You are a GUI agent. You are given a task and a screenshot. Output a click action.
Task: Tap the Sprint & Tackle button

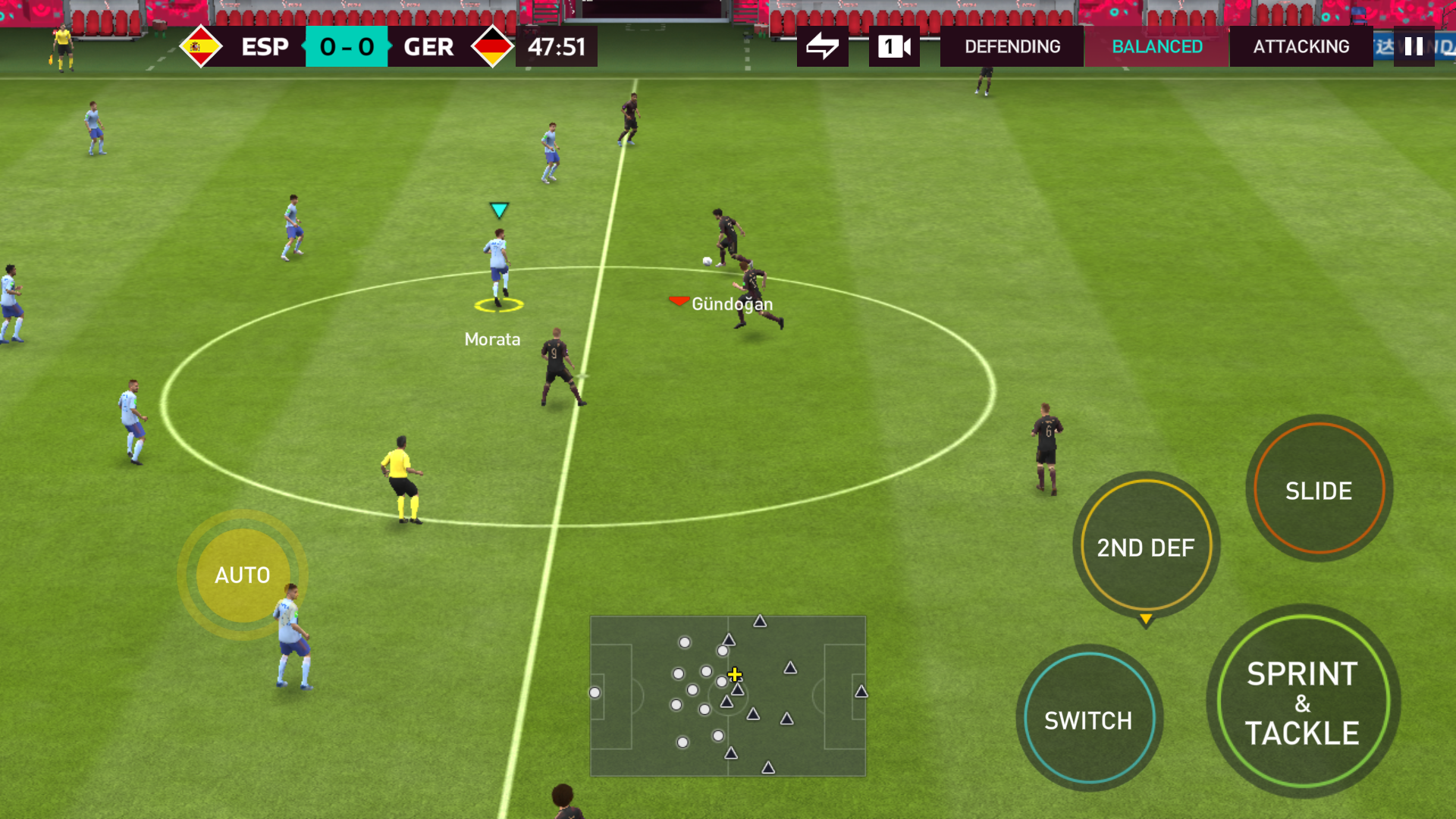click(1302, 702)
